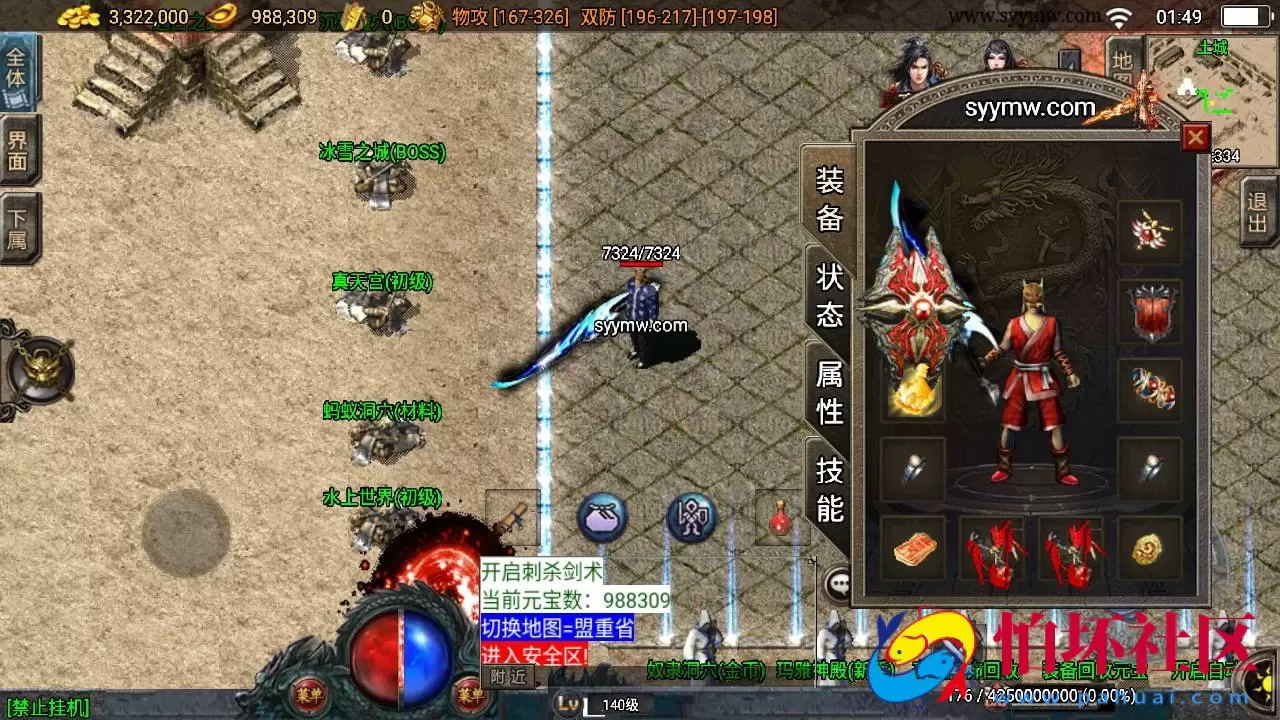Activate the assassin skill icon next to pouch
Screen dimensions: 1280x720
(x=688, y=516)
